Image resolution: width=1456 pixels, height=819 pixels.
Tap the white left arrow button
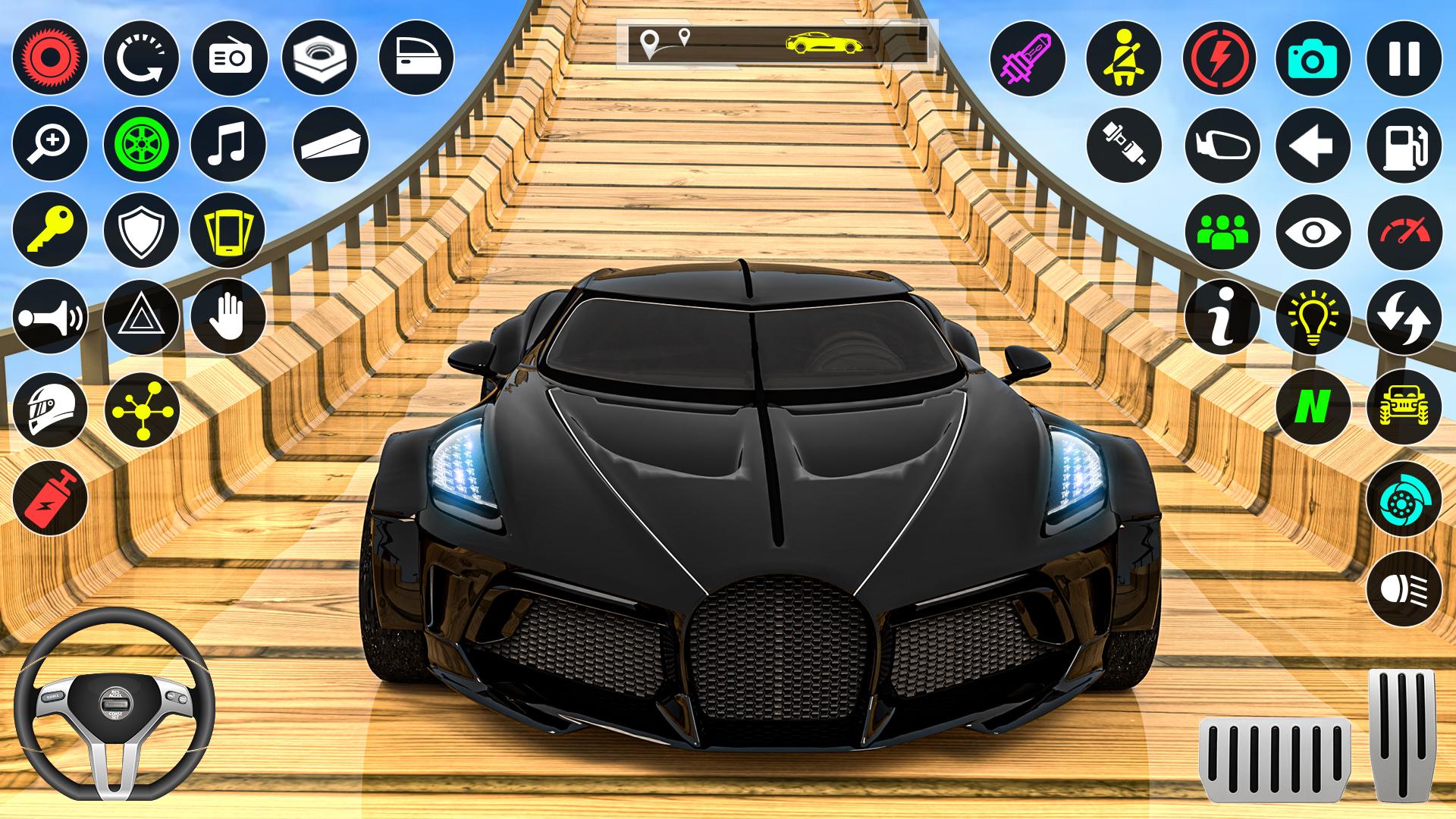coord(1313,144)
